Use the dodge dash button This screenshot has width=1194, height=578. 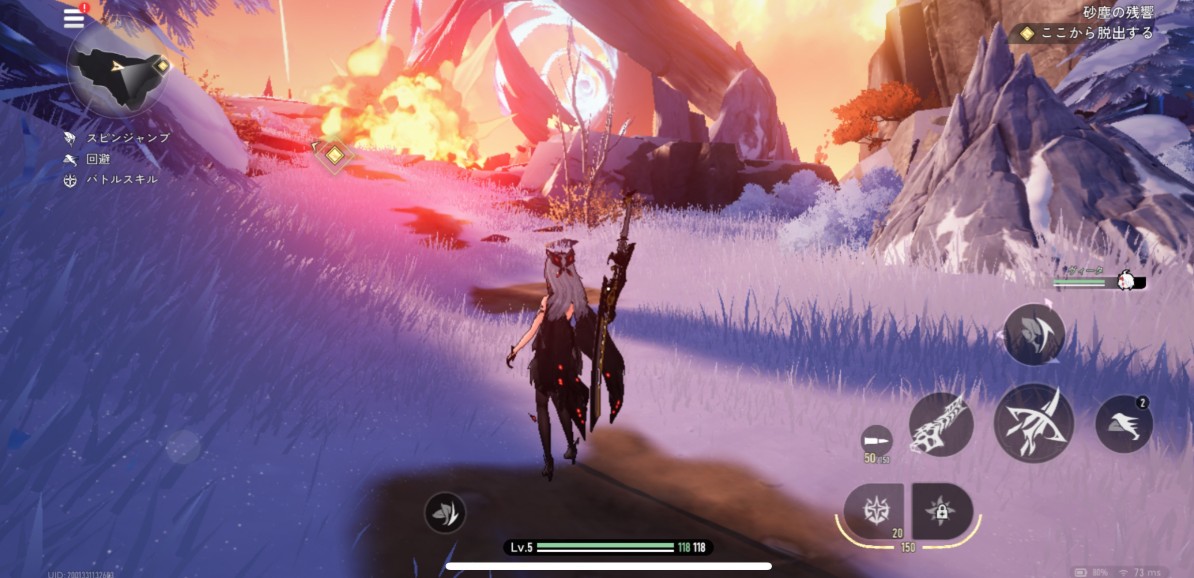1124,424
